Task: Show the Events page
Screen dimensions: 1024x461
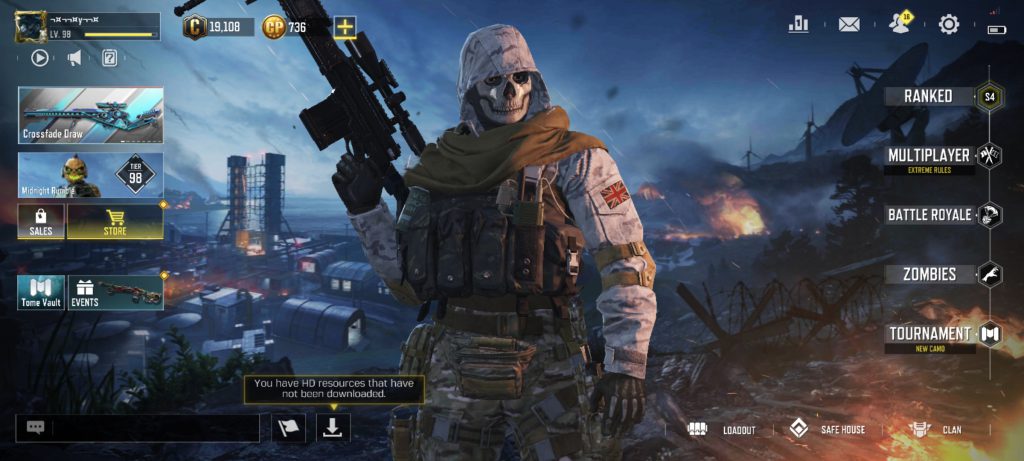Action: (x=115, y=292)
